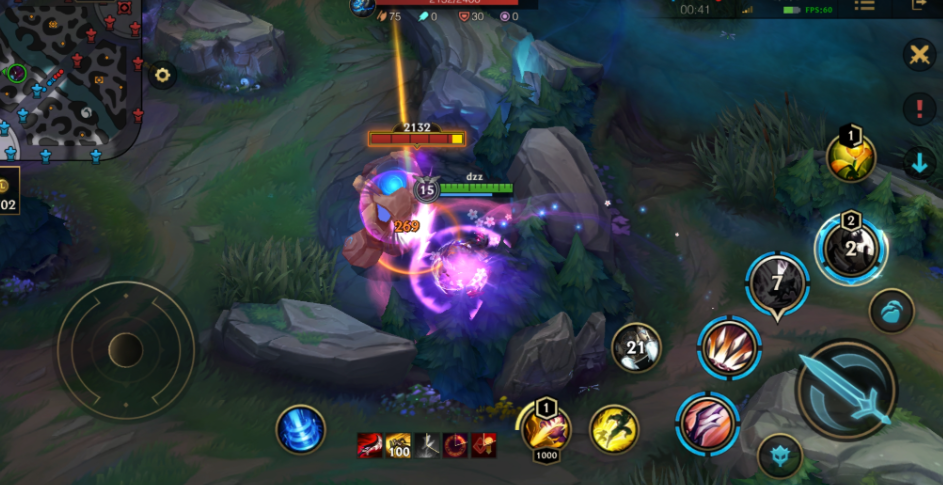Activate the blue Recall button
Screen dimensions: 943x485
click(300, 430)
